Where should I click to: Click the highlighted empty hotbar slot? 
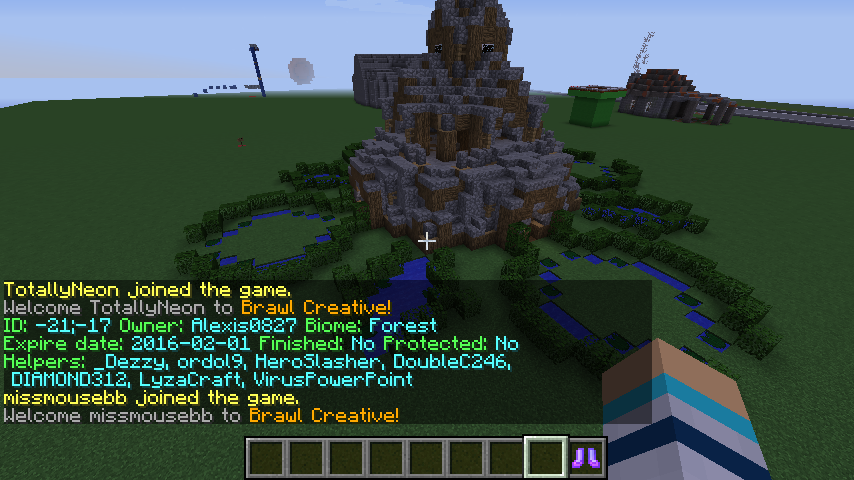[547, 458]
